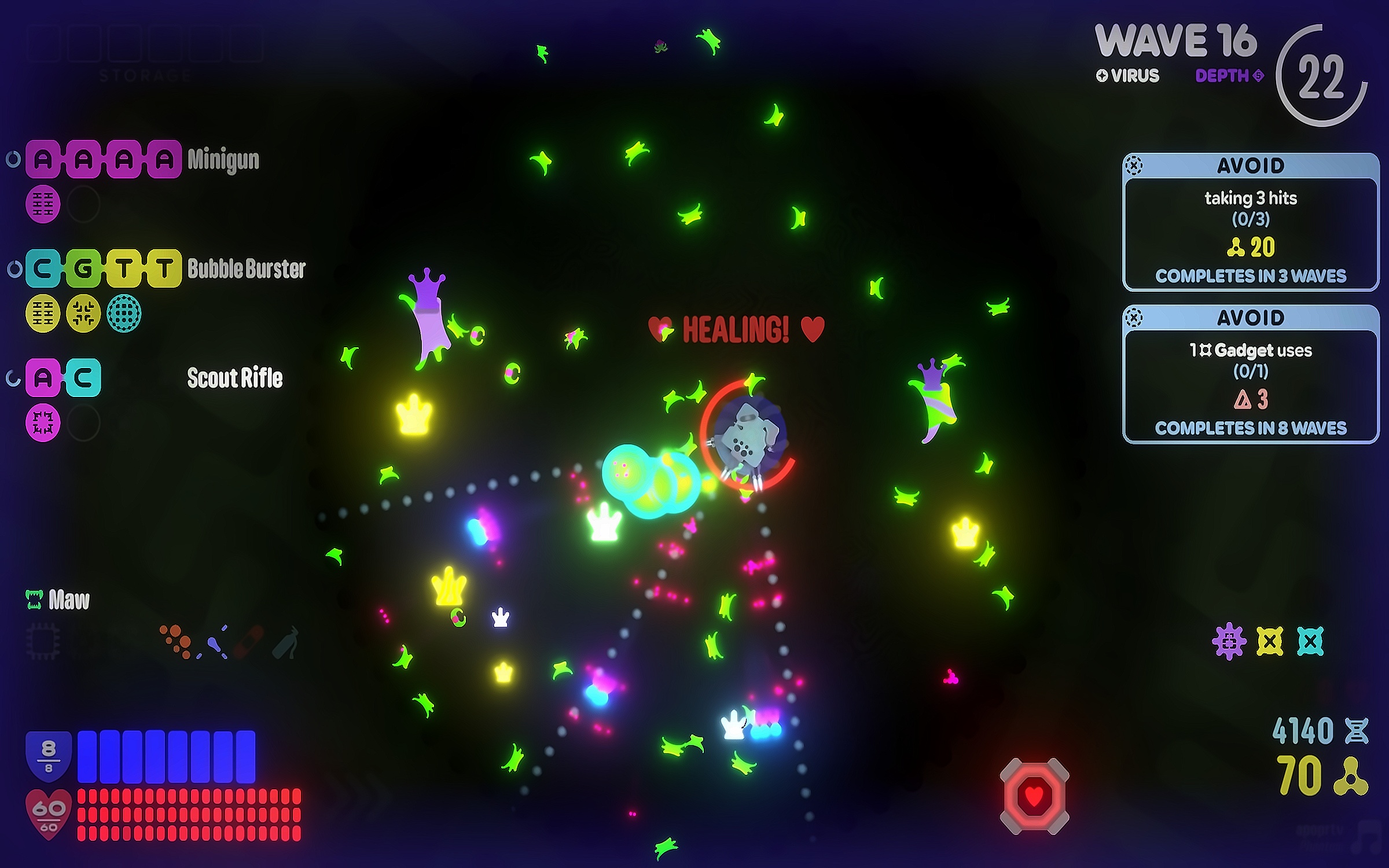Click the magenta mod icon under Minigun
Screen dimensions: 1389x868
pos(43,204)
